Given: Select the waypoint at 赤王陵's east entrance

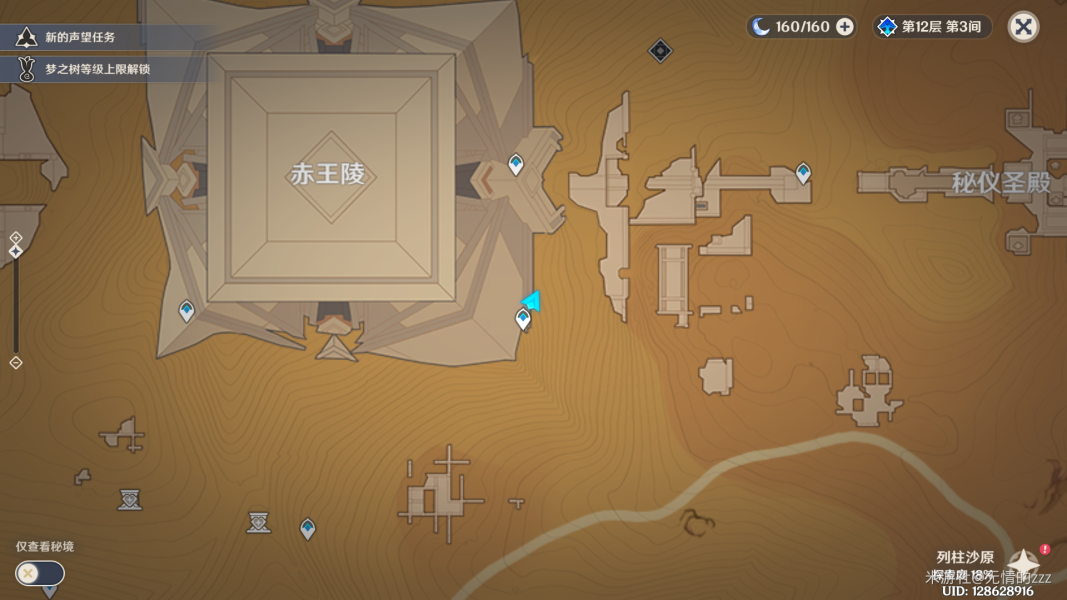Looking at the screenshot, I should point(516,163).
